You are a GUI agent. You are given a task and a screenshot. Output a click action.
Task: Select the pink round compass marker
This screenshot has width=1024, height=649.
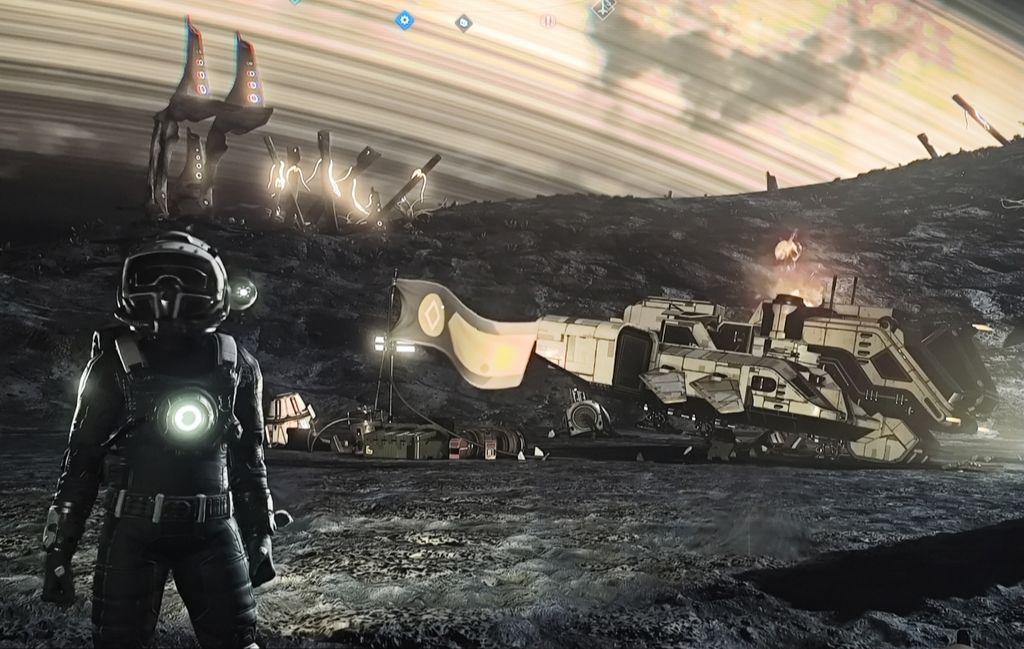tap(547, 20)
